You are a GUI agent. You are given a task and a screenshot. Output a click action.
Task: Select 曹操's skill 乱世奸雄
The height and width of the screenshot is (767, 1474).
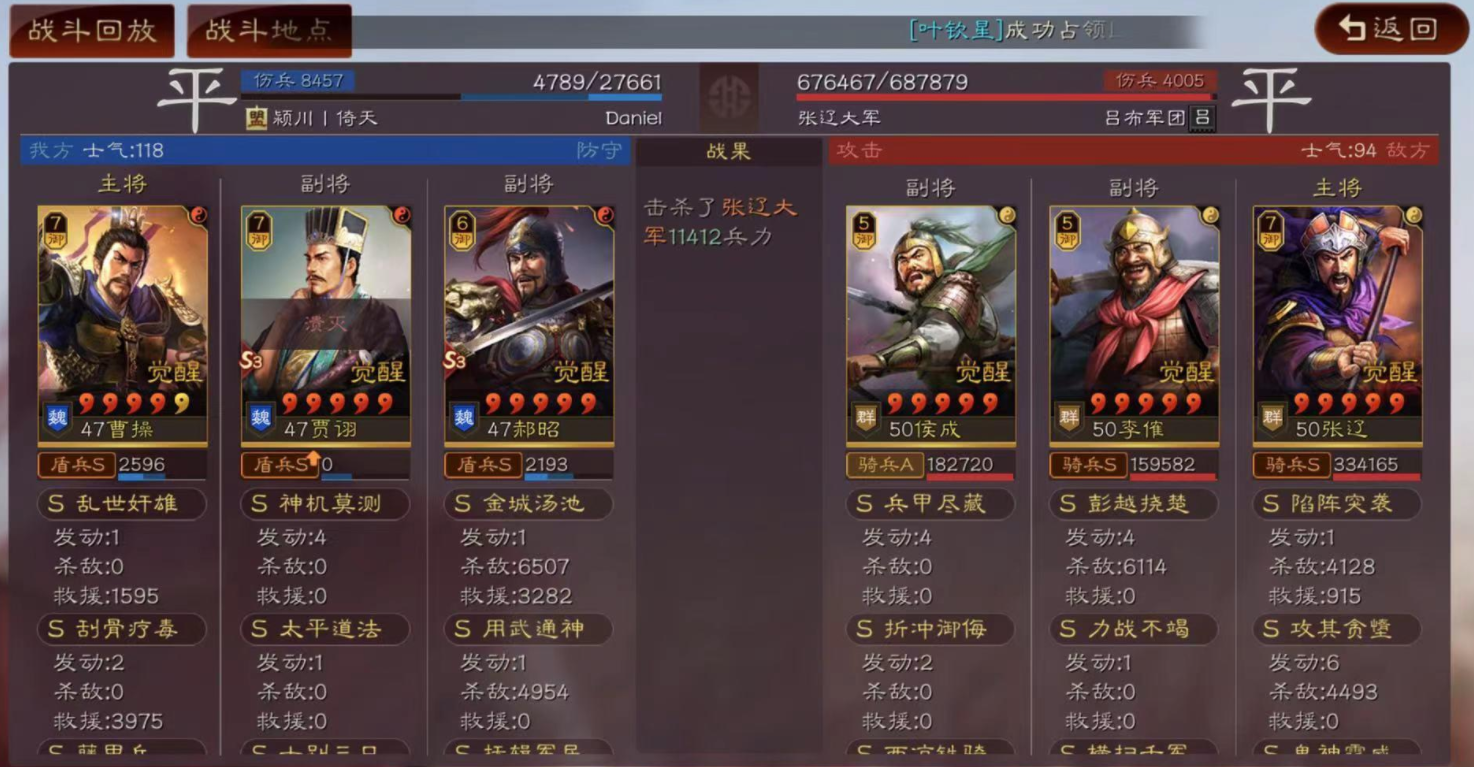[x=121, y=504]
